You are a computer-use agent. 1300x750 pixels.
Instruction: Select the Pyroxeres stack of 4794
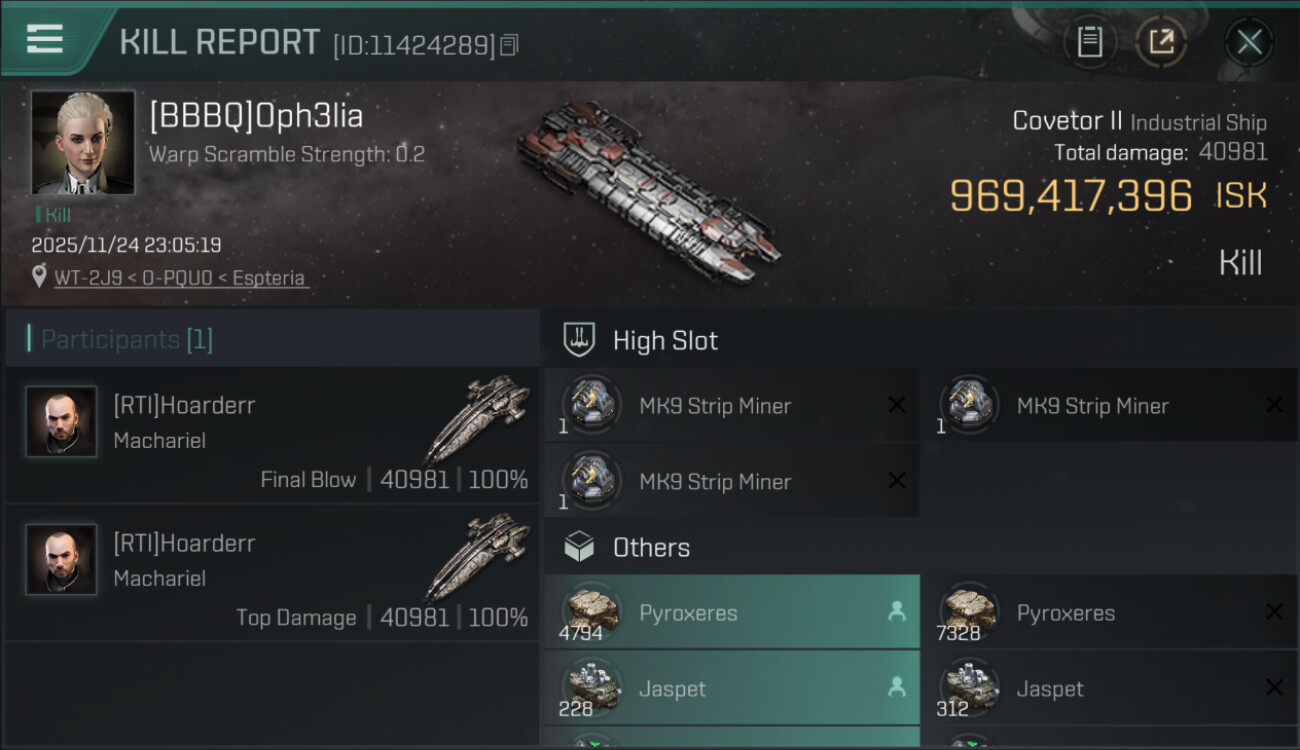click(732, 612)
